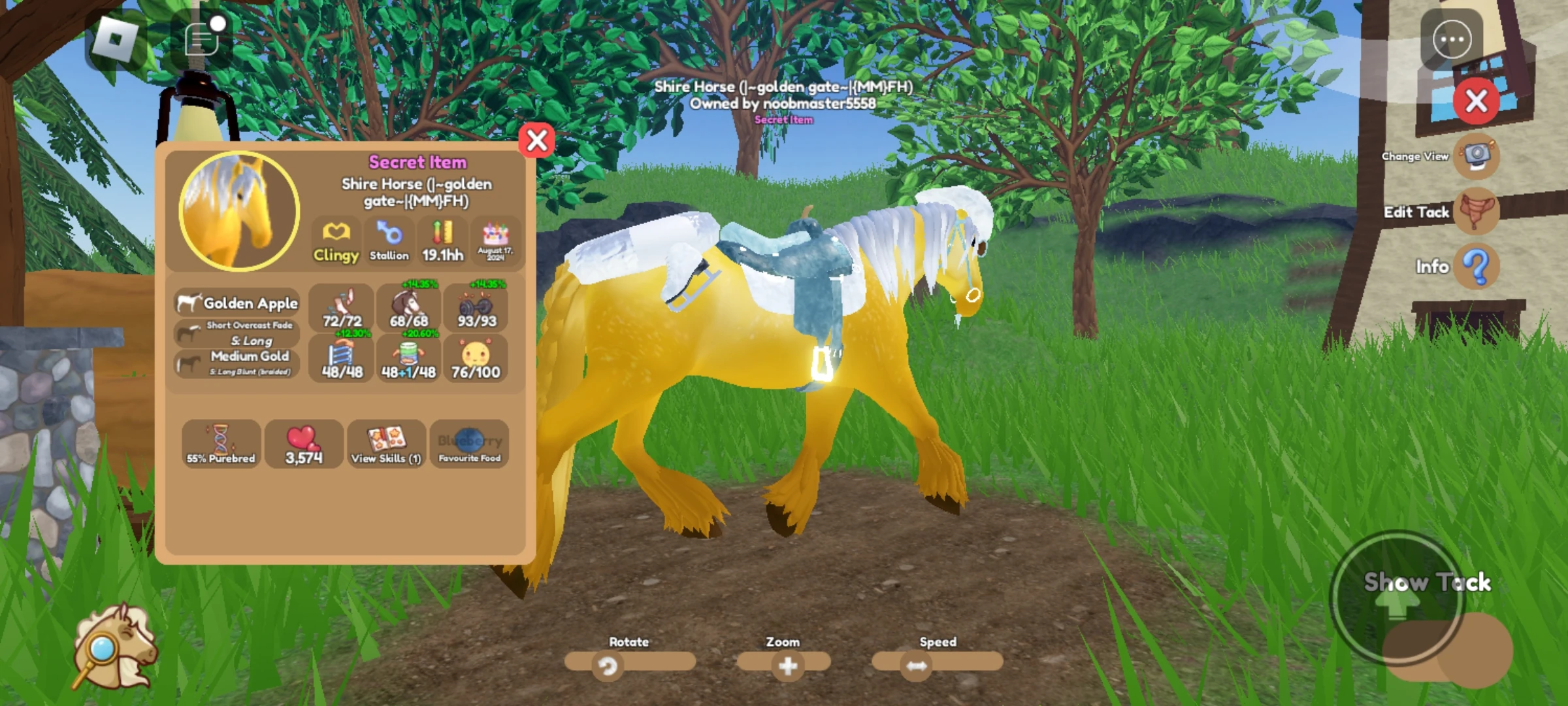Open View Skills (1)
The height and width of the screenshot is (706, 1568).
pyautogui.click(x=387, y=445)
